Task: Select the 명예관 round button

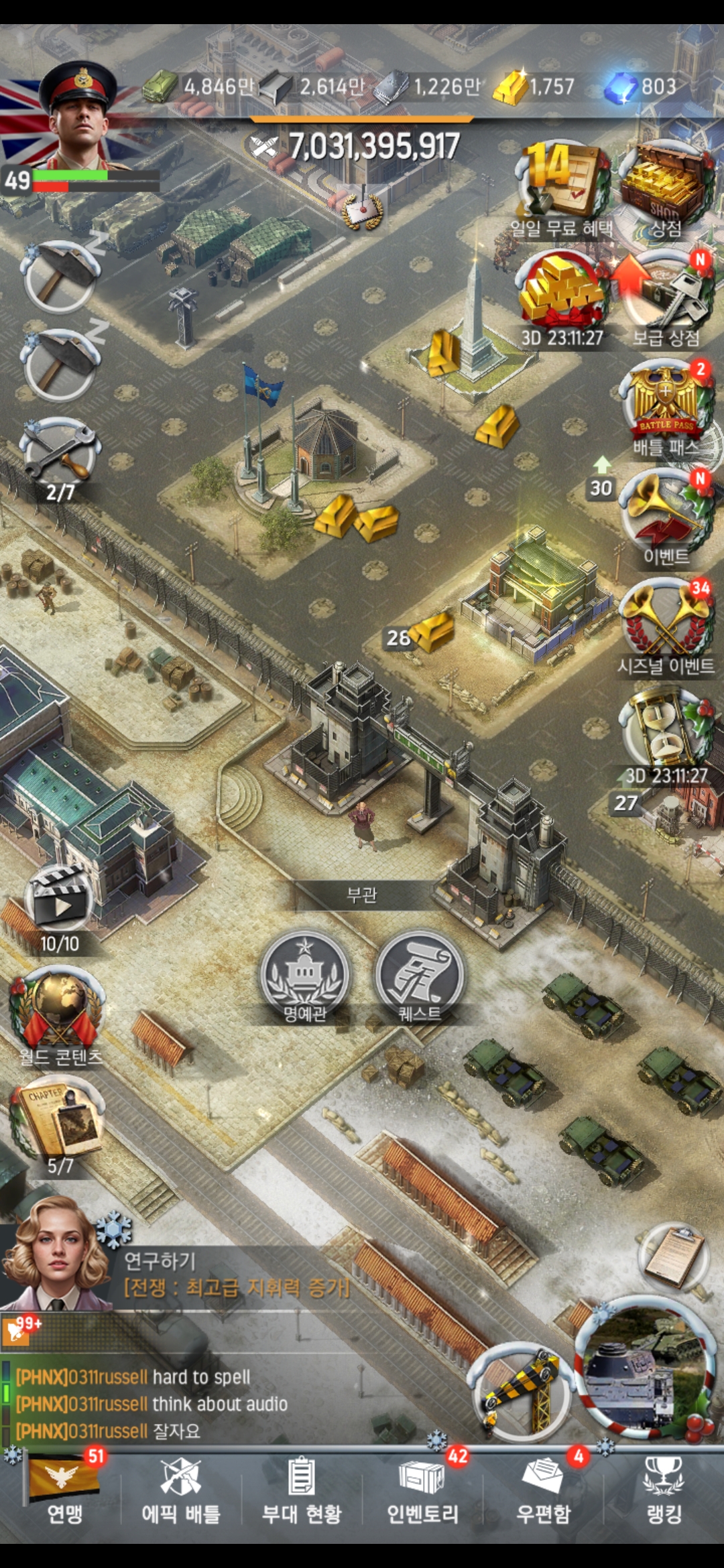Action: click(x=305, y=975)
